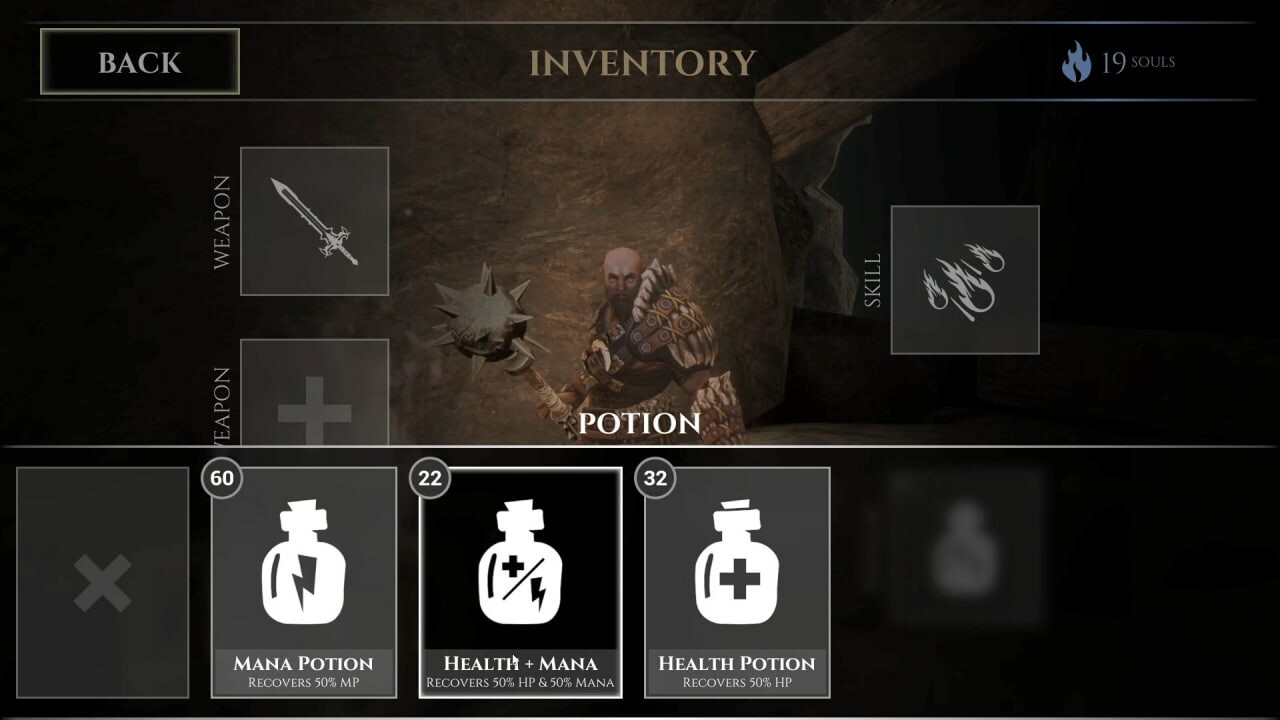This screenshot has height=720, width=1280.
Task: Select the equipped sword weapon slot
Action: (314, 221)
